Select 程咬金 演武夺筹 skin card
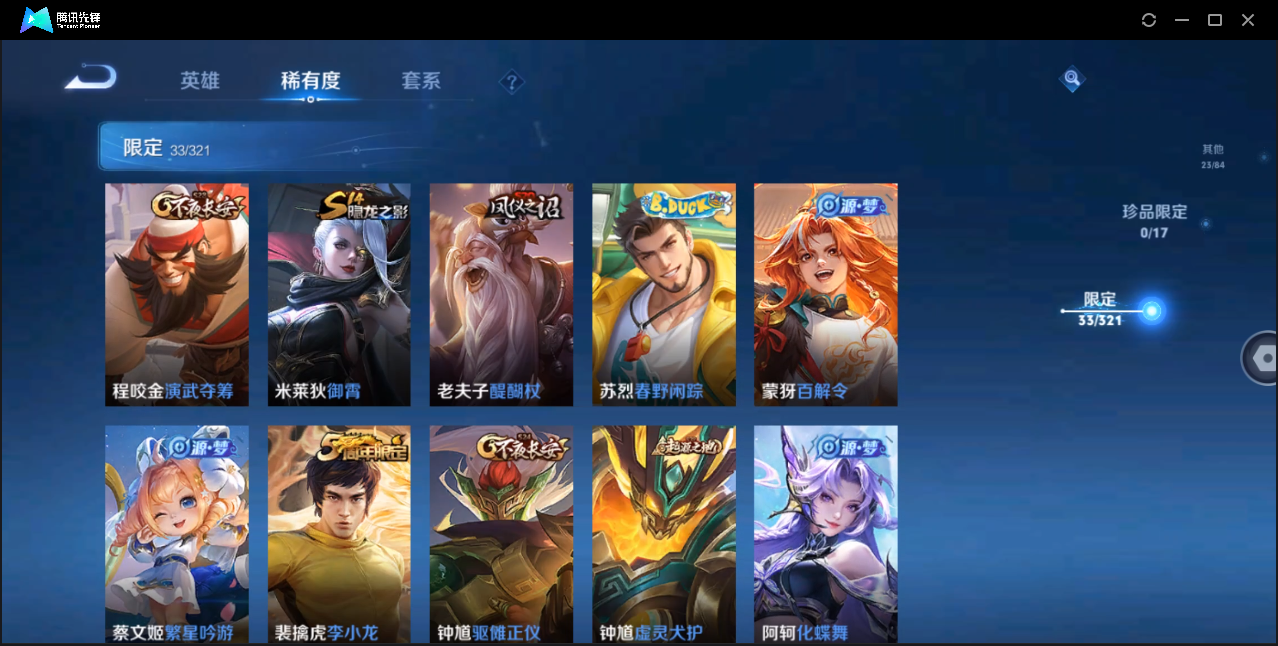This screenshot has width=1278, height=646. coord(177,294)
